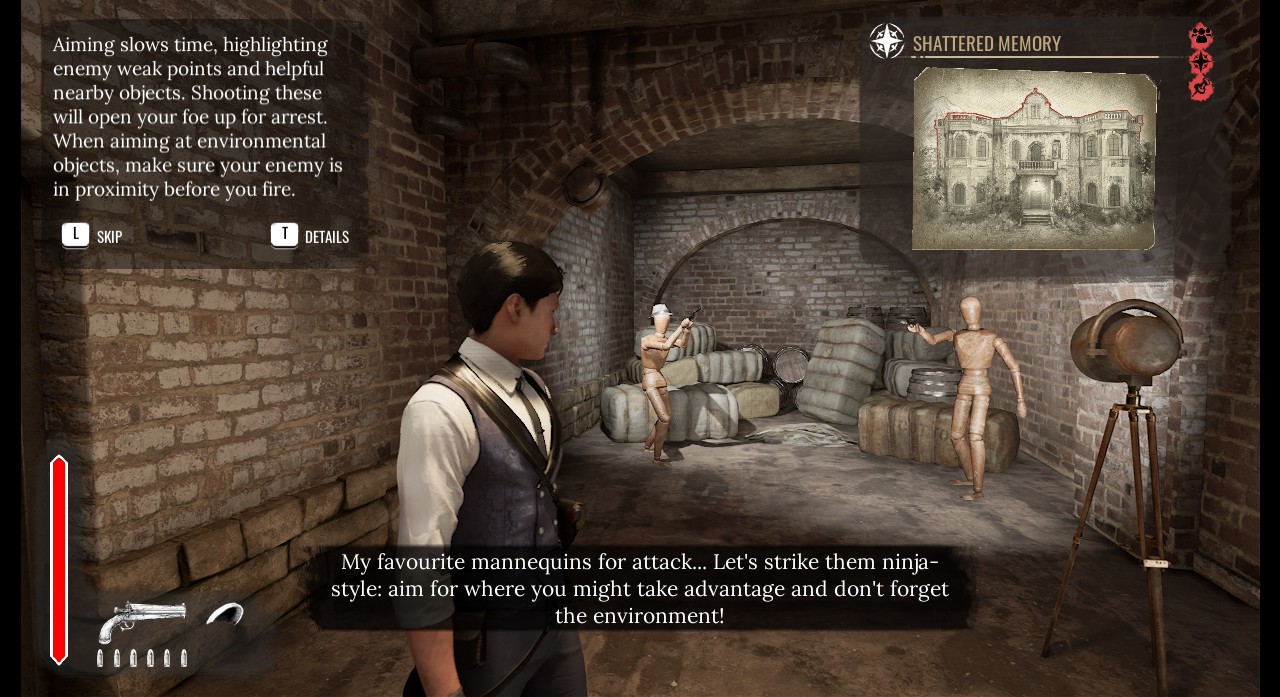Click the red paw print icon

pos(1201,36)
